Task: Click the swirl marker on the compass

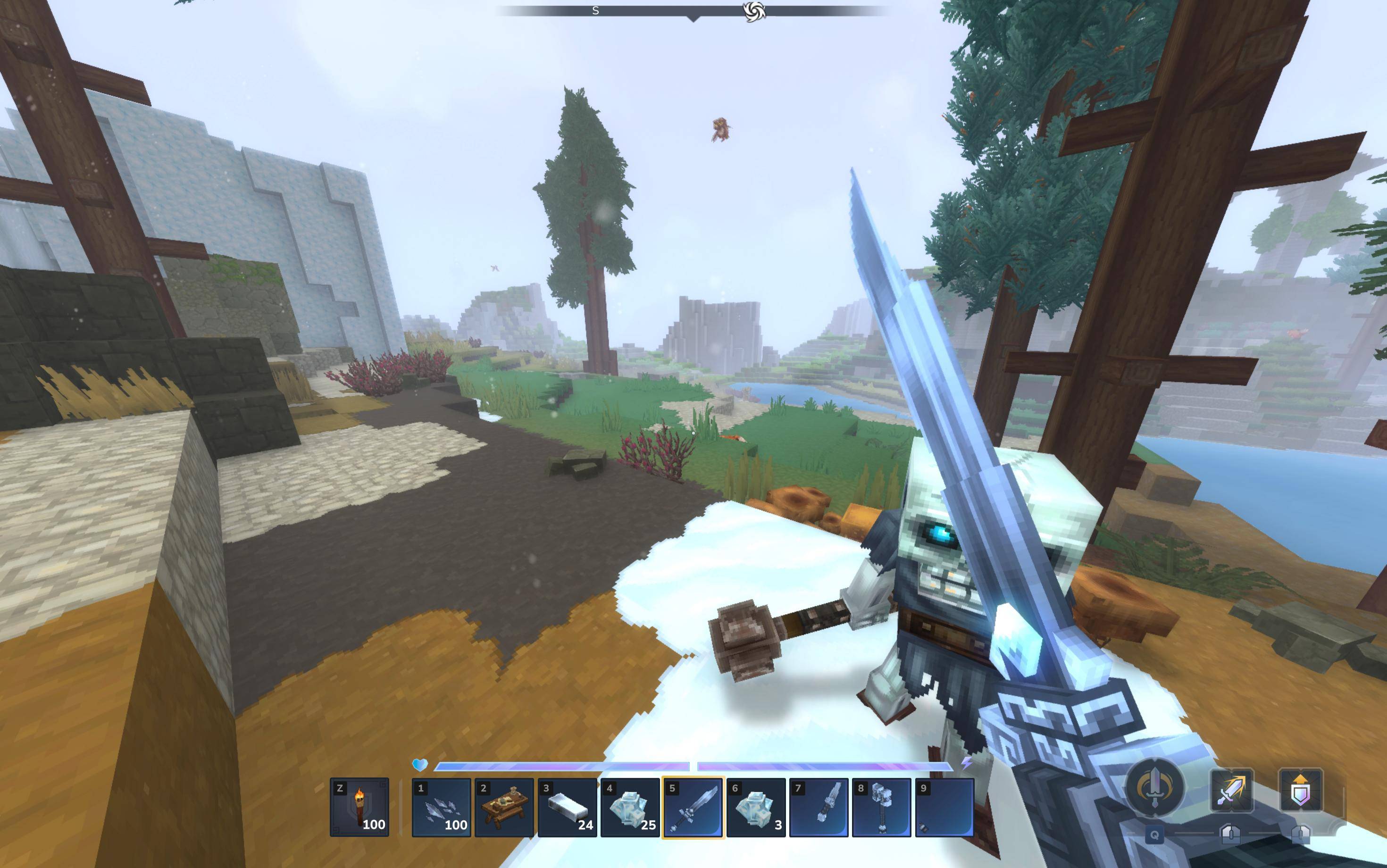Action: (754, 11)
